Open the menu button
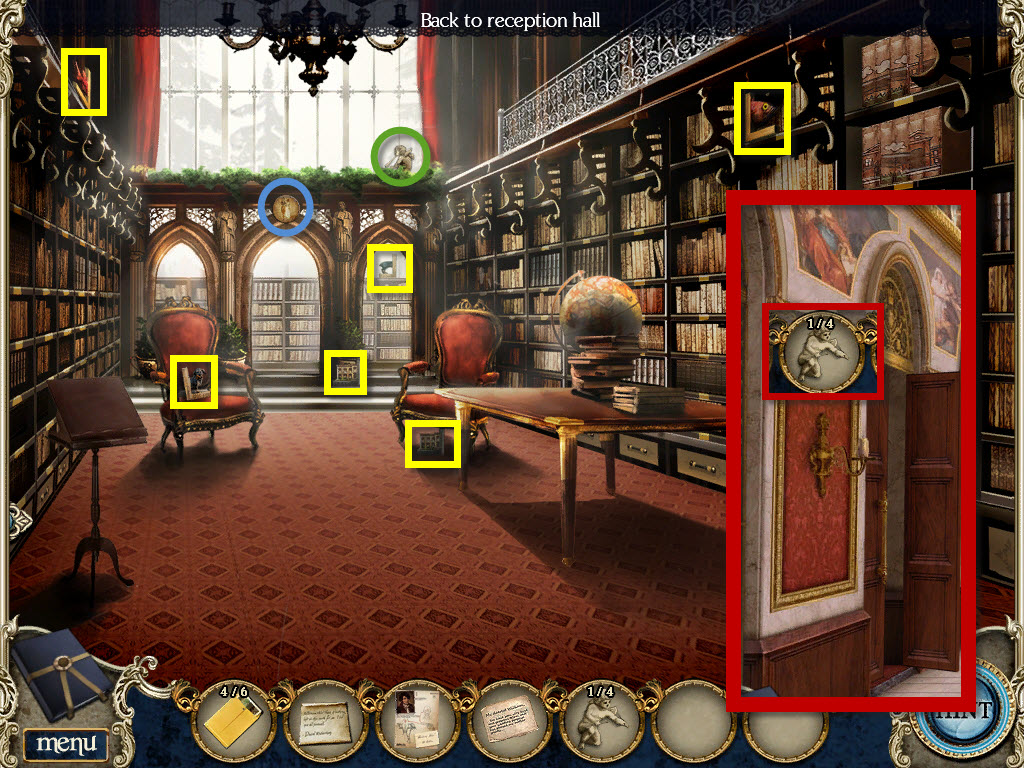The height and width of the screenshot is (768, 1024). (66, 743)
